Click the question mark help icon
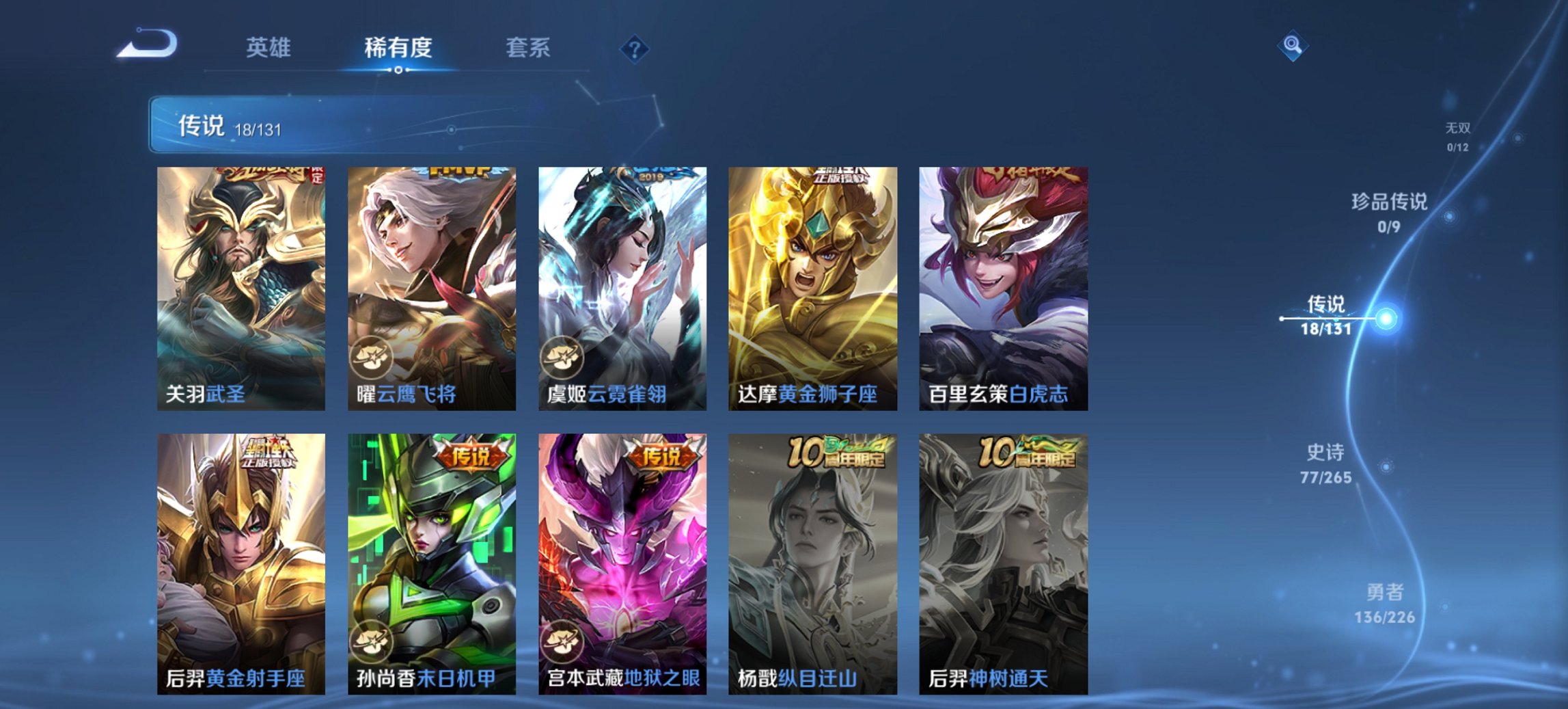This screenshot has height=709, width=1568. [635, 48]
